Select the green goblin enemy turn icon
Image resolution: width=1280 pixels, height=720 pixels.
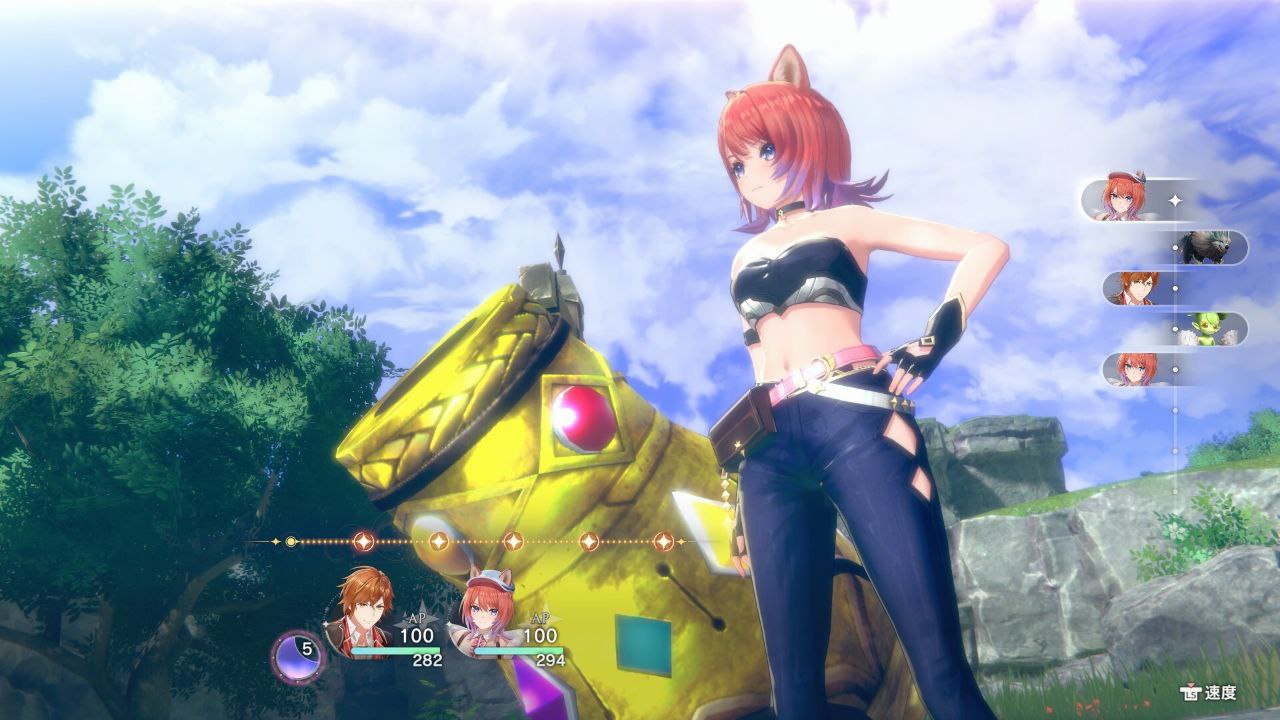[x=1206, y=329]
